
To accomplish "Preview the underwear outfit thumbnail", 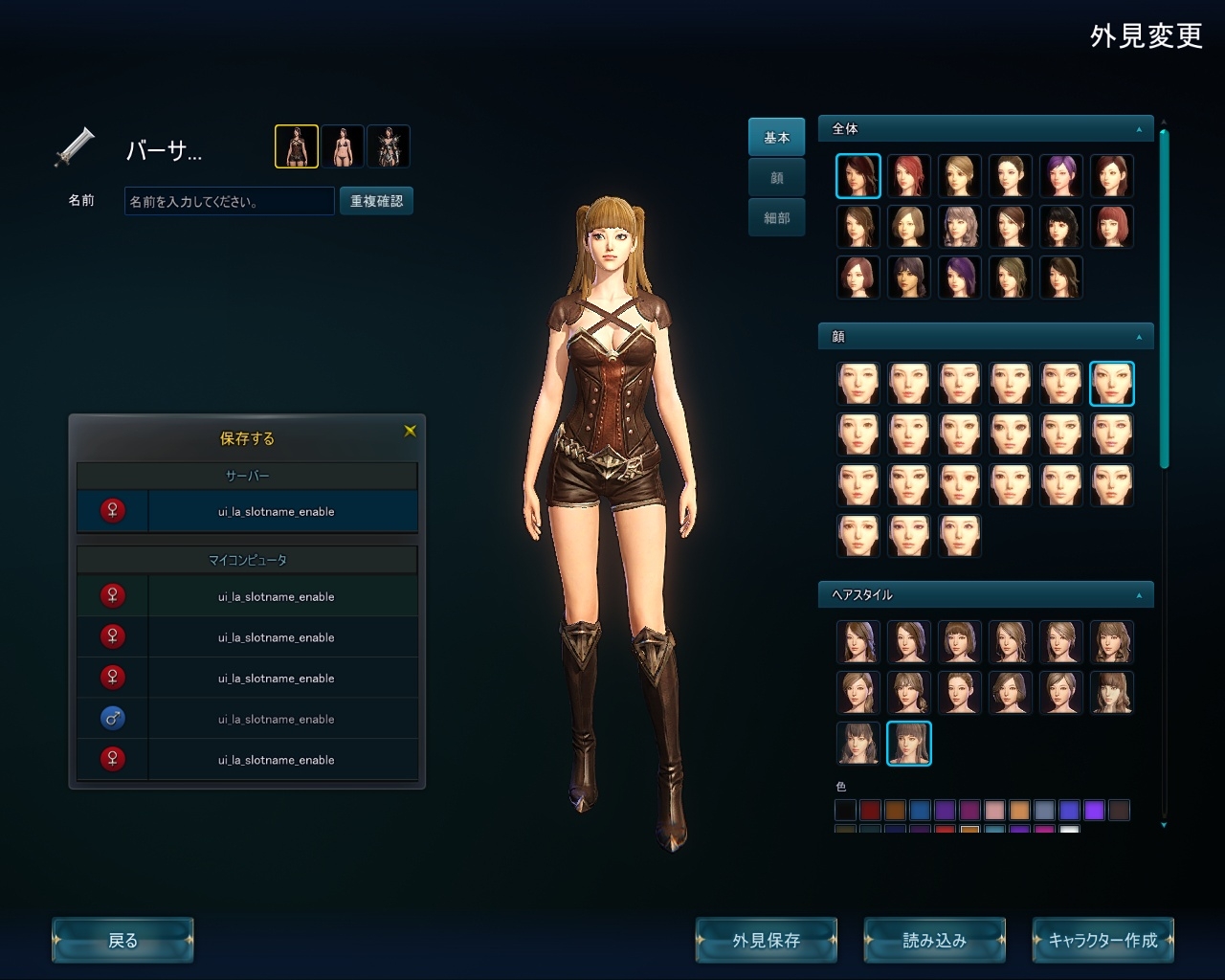I will (x=343, y=146).
